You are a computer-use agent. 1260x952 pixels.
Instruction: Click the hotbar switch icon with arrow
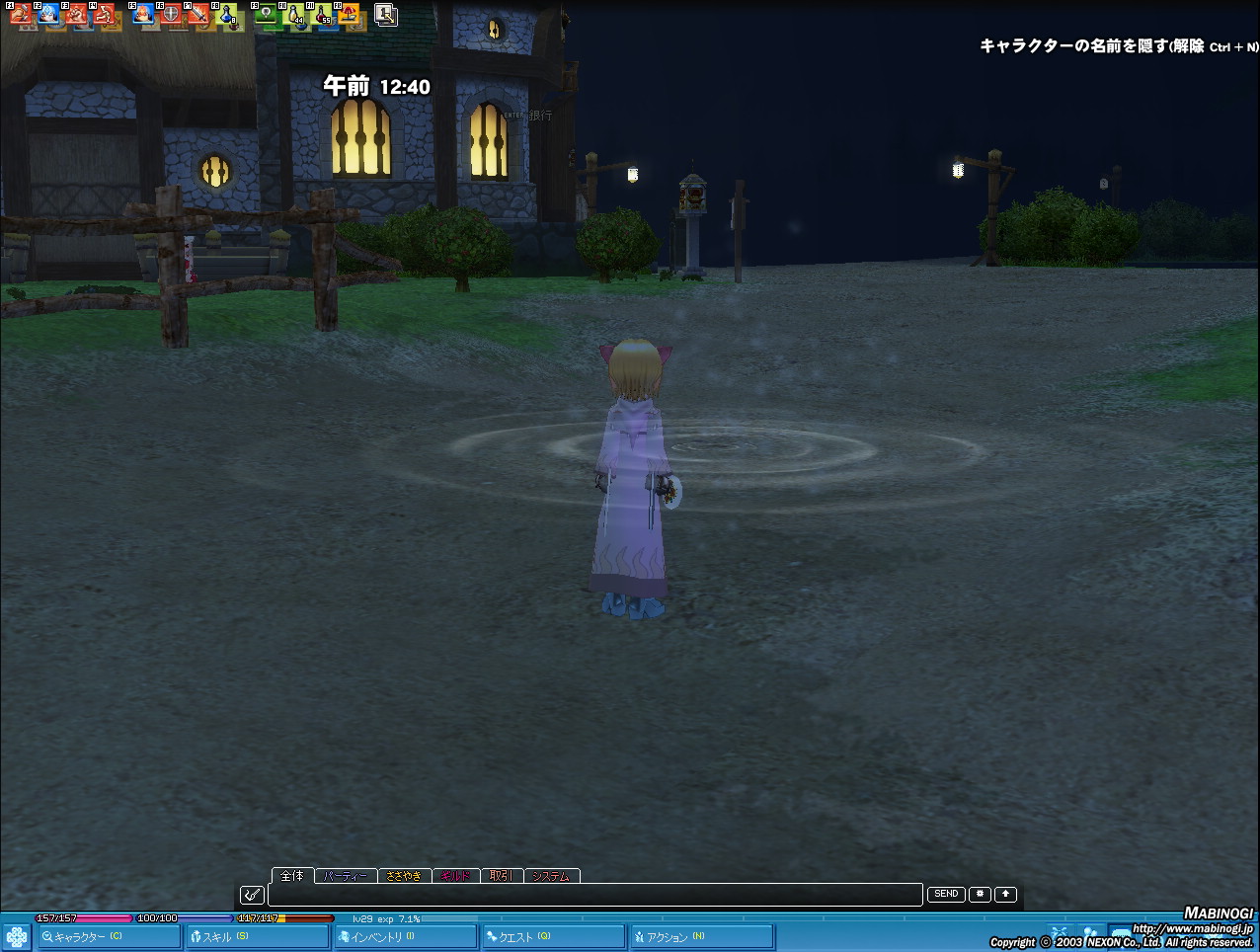386,15
